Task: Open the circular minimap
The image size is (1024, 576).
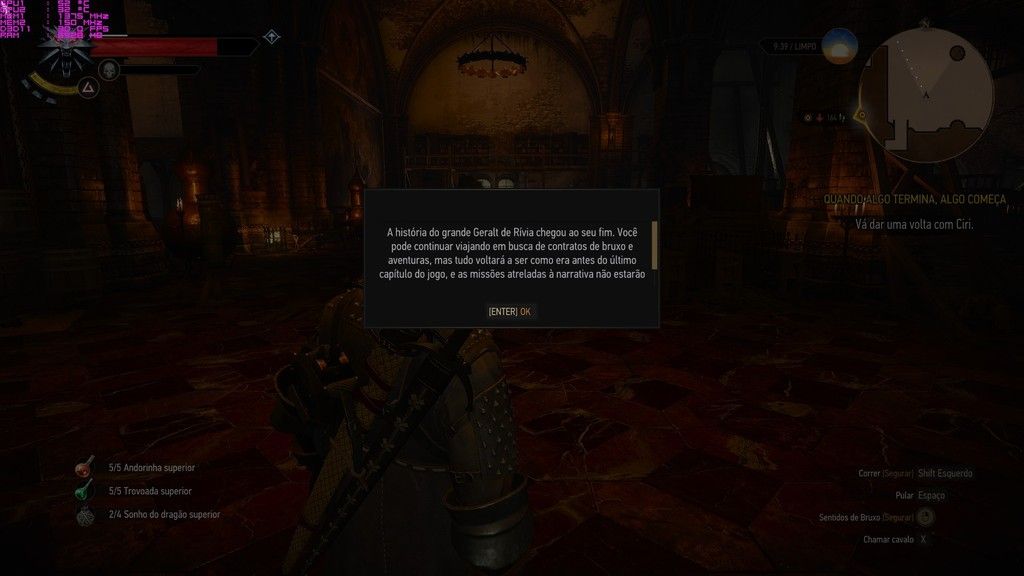Action: (927, 82)
